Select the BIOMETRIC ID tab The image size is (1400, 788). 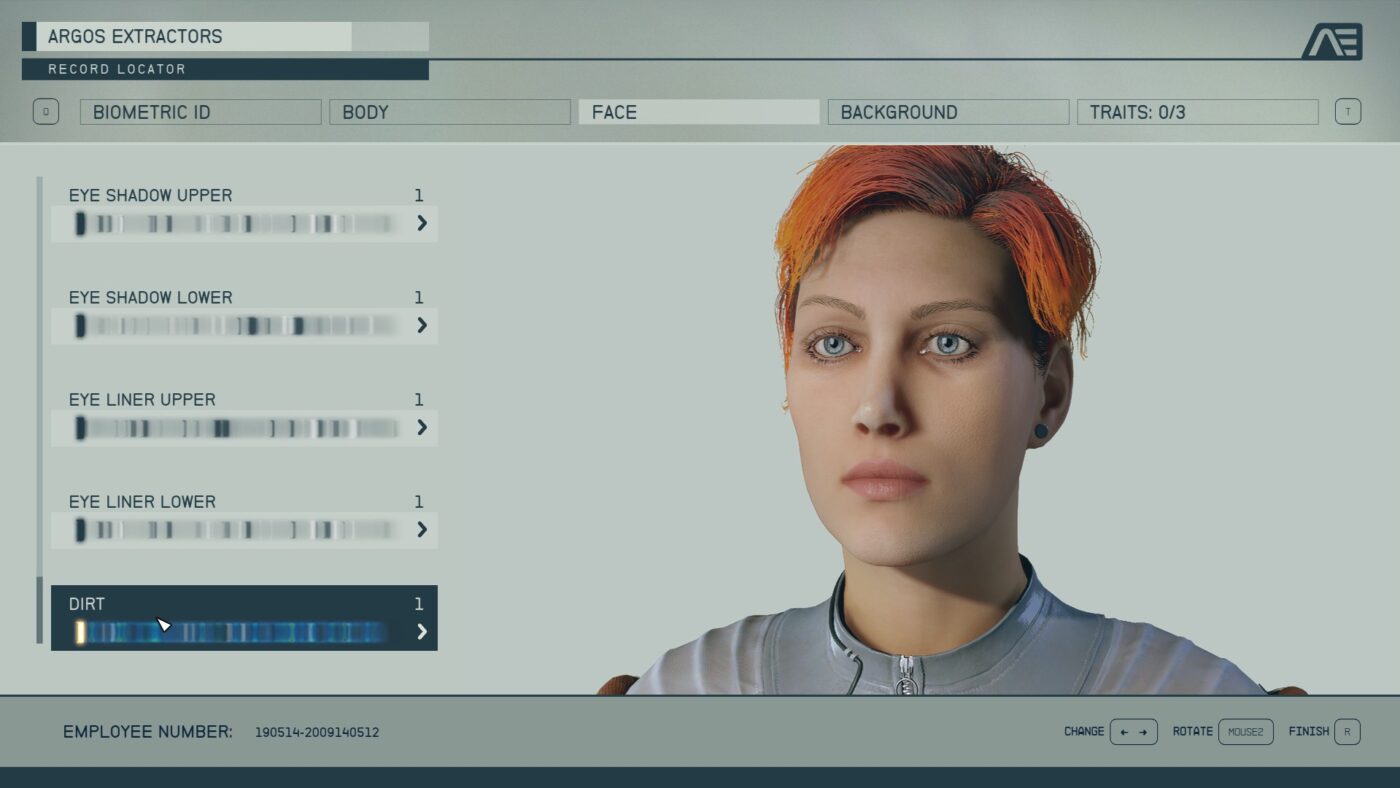pos(200,112)
